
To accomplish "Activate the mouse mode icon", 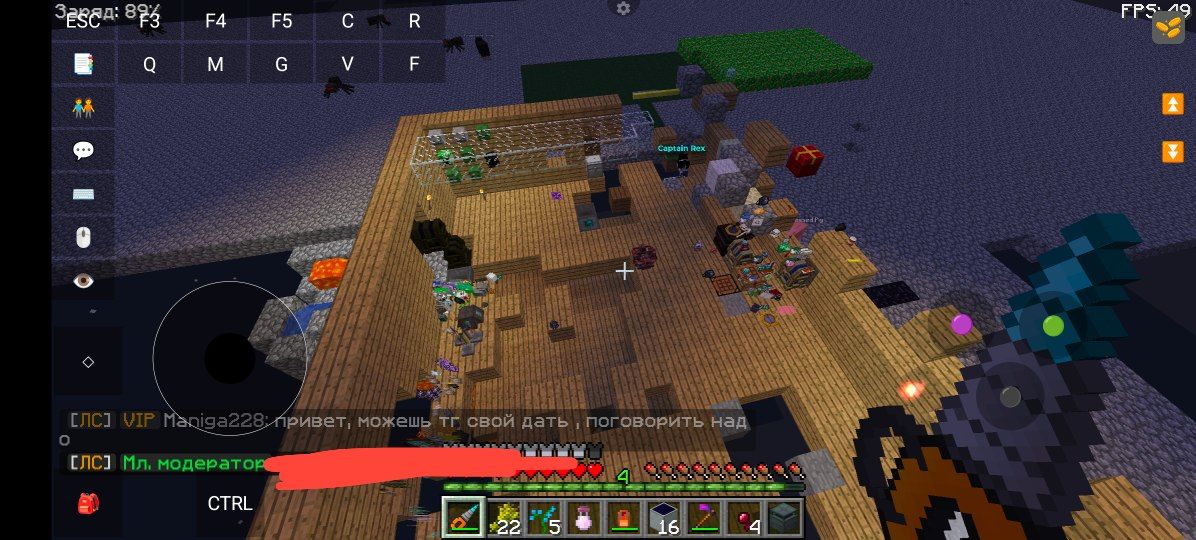I will pyautogui.click(x=83, y=237).
